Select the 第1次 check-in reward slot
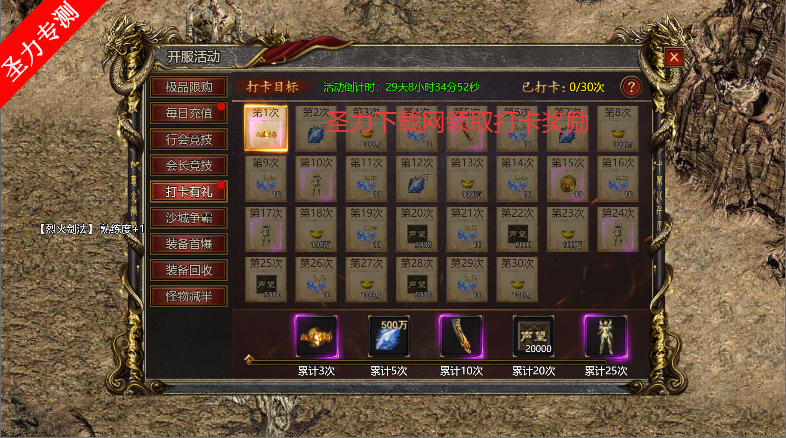 [x=266, y=128]
